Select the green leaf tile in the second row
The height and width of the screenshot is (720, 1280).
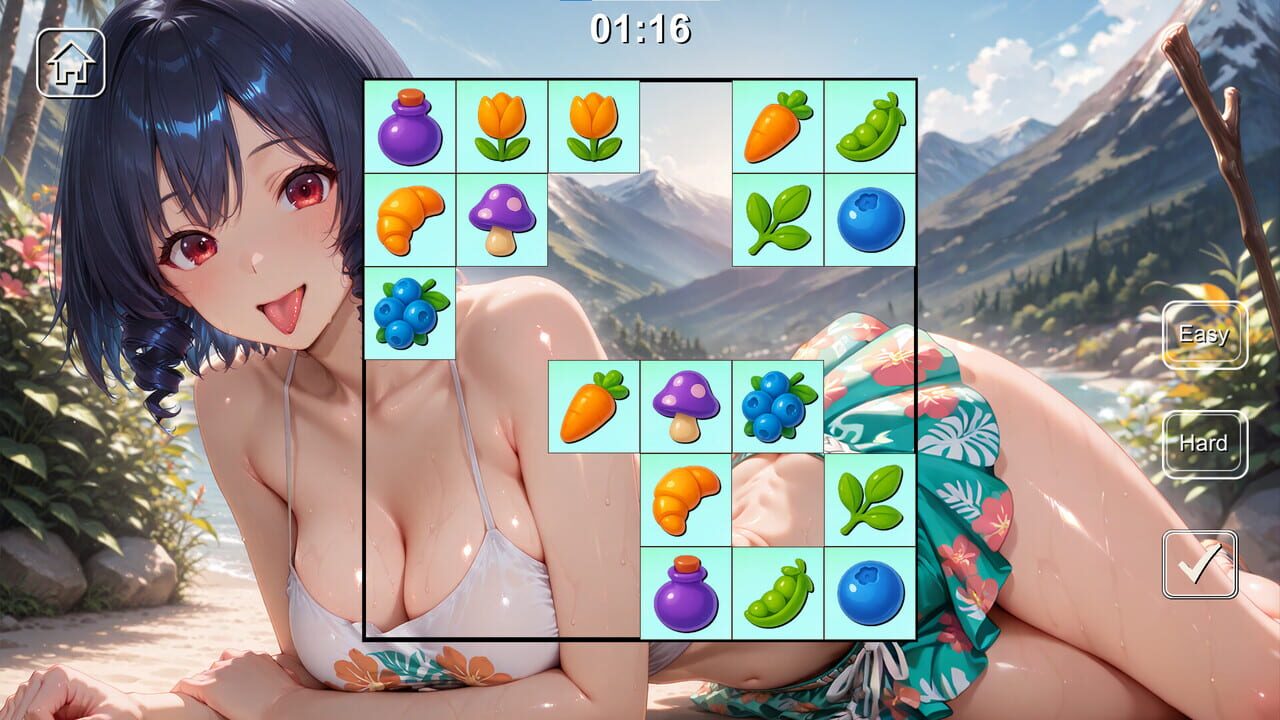pyautogui.click(x=779, y=220)
